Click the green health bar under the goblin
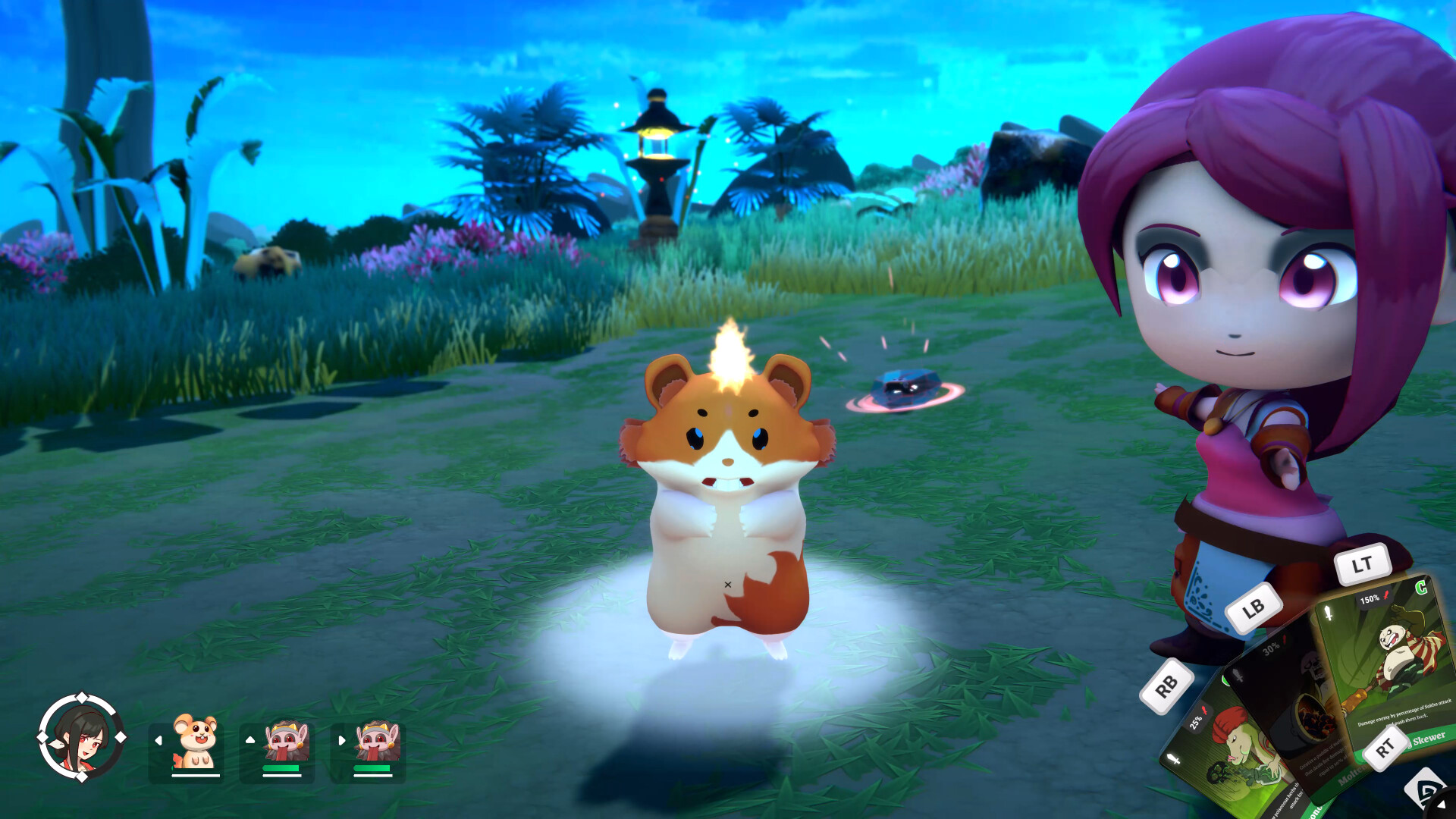Screen dimensions: 1456x819 click(x=280, y=769)
